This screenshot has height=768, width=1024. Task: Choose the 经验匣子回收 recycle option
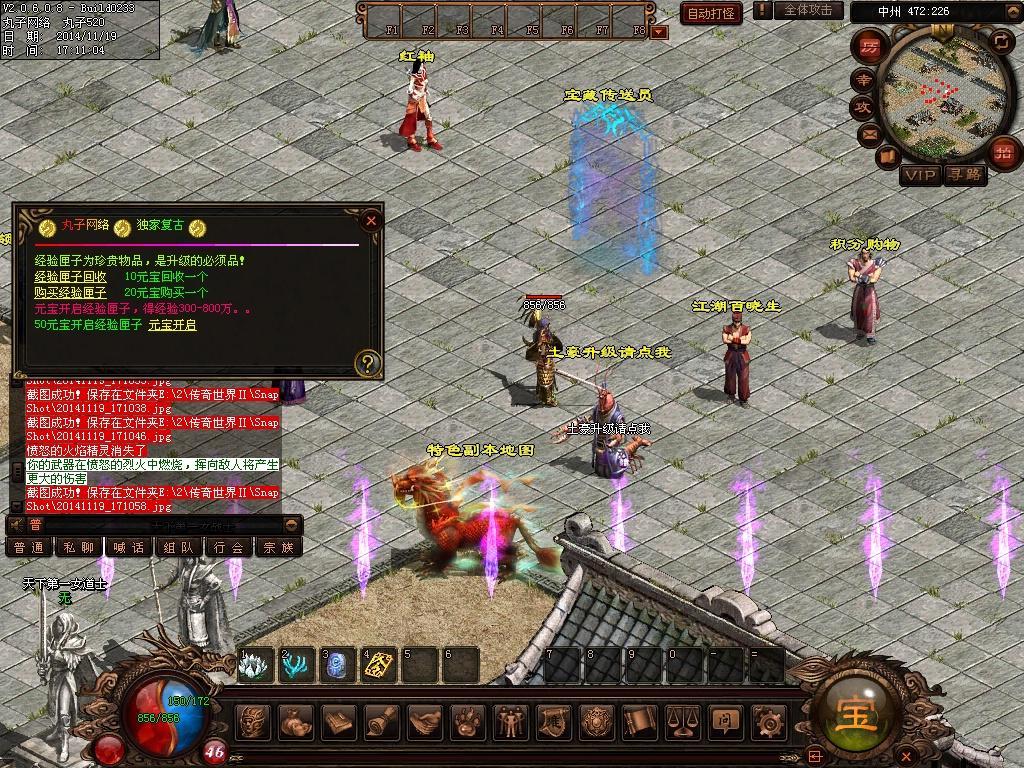coord(70,276)
